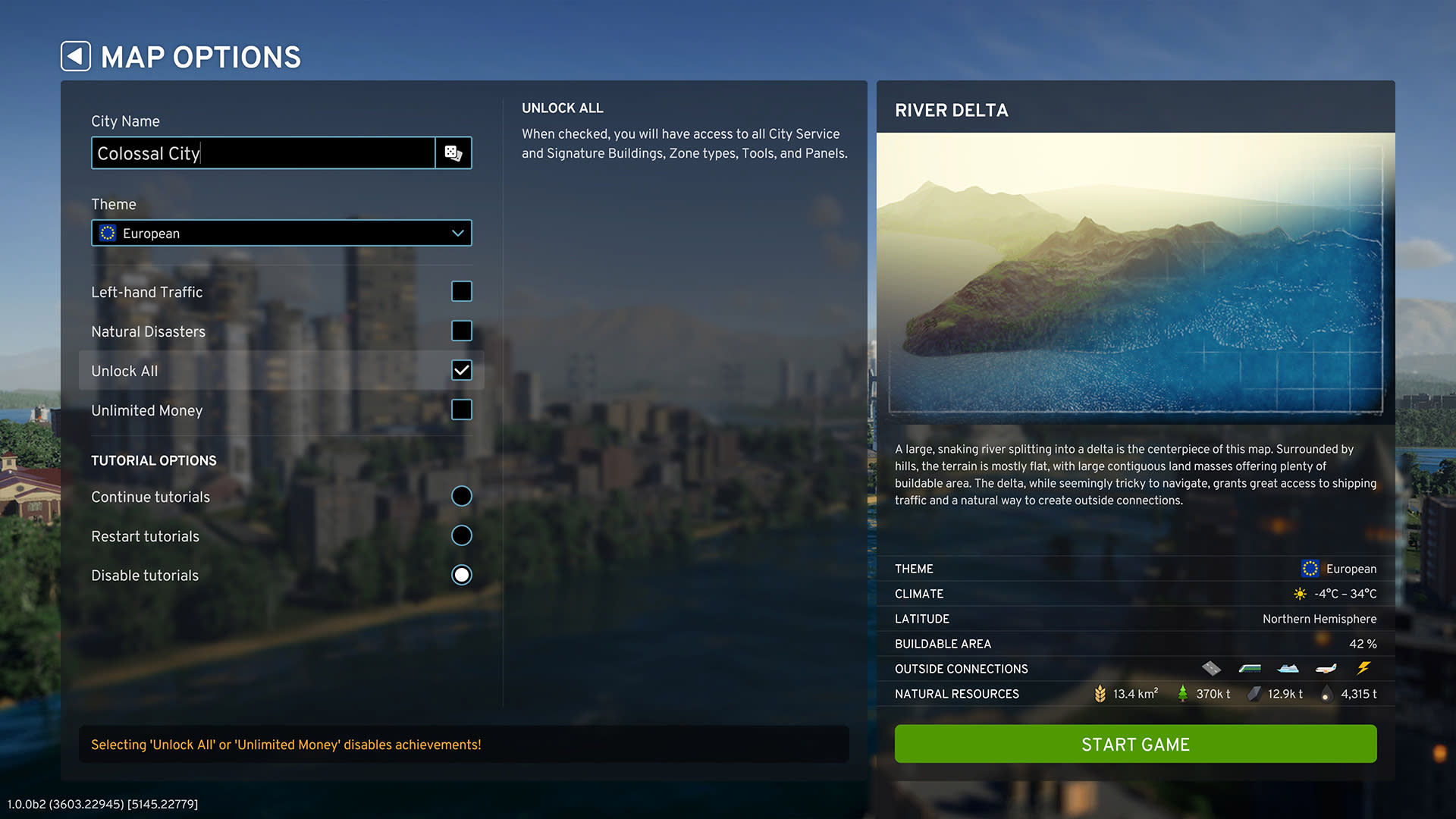
Task: Click the forest resource tree icon
Action: coord(1183,692)
